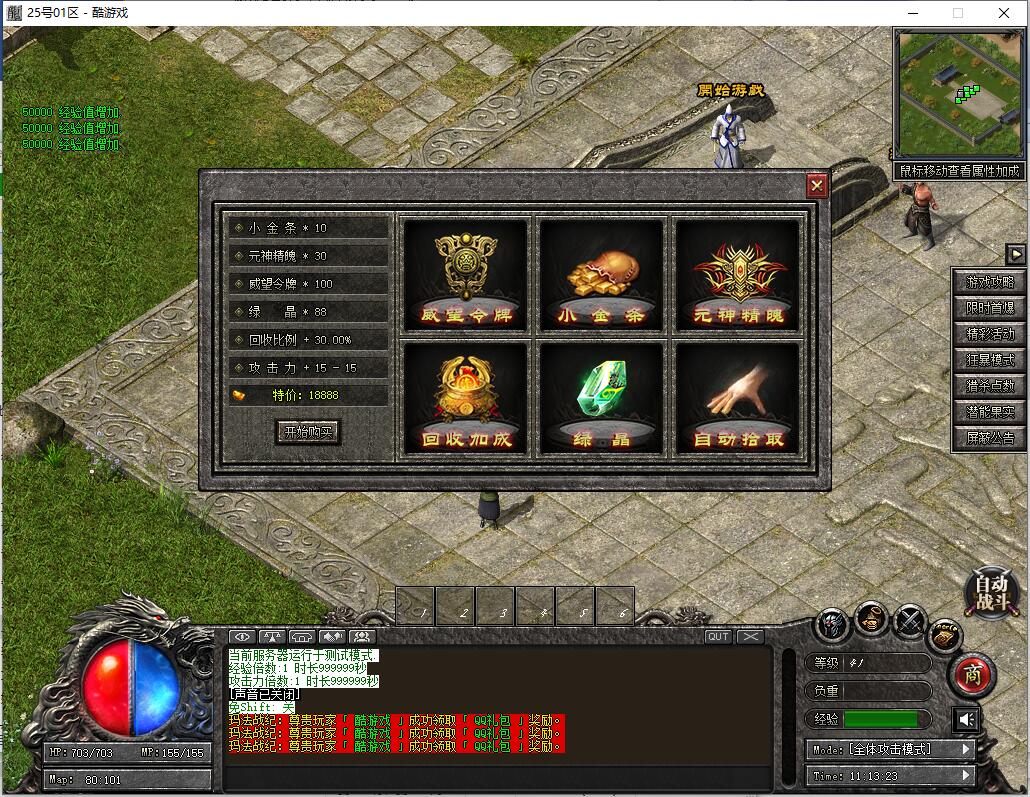This screenshot has height=797, width=1030.
Task: Toggle sound with the speaker icon
Action: click(965, 719)
